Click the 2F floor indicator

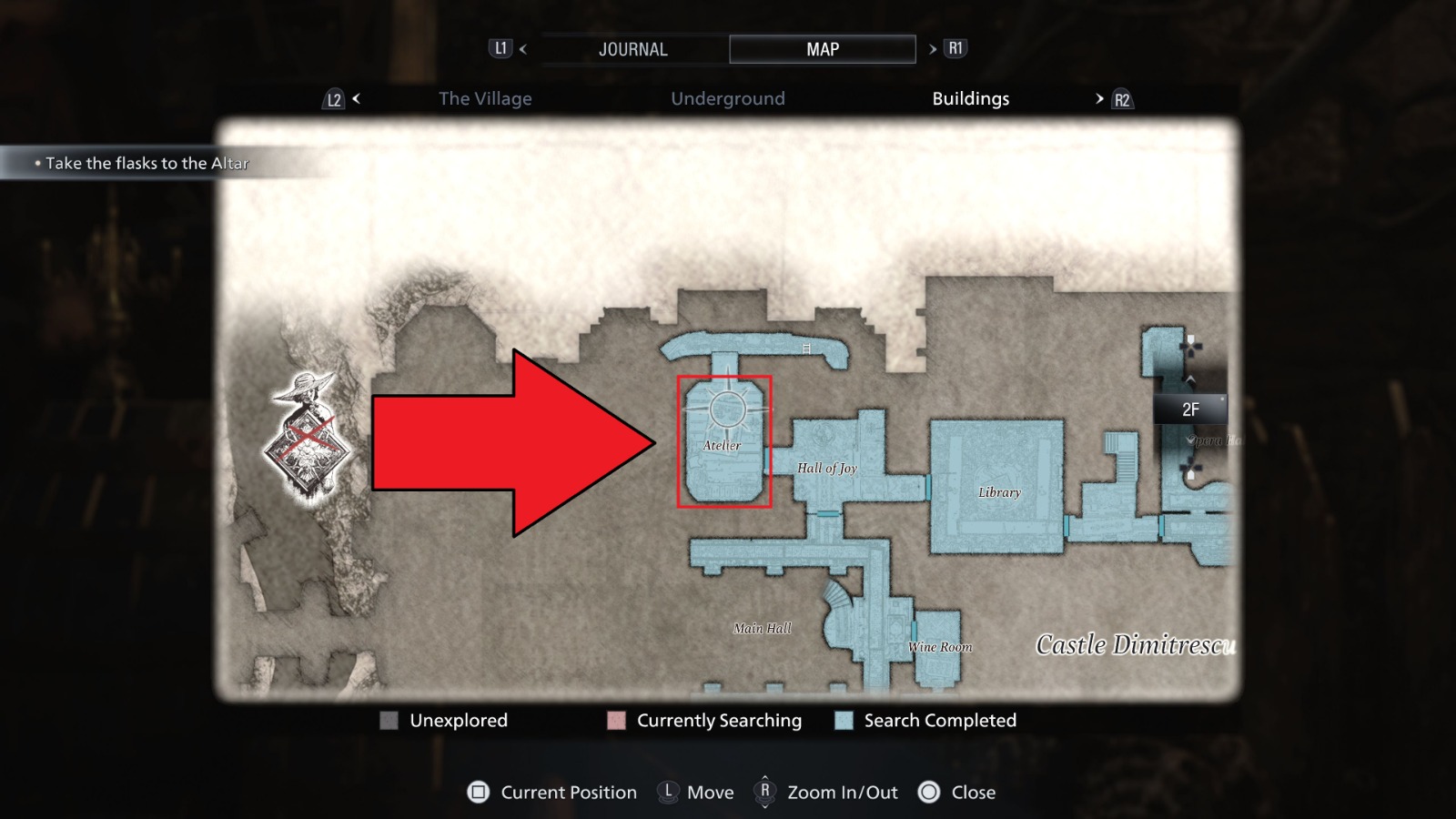(x=1189, y=409)
